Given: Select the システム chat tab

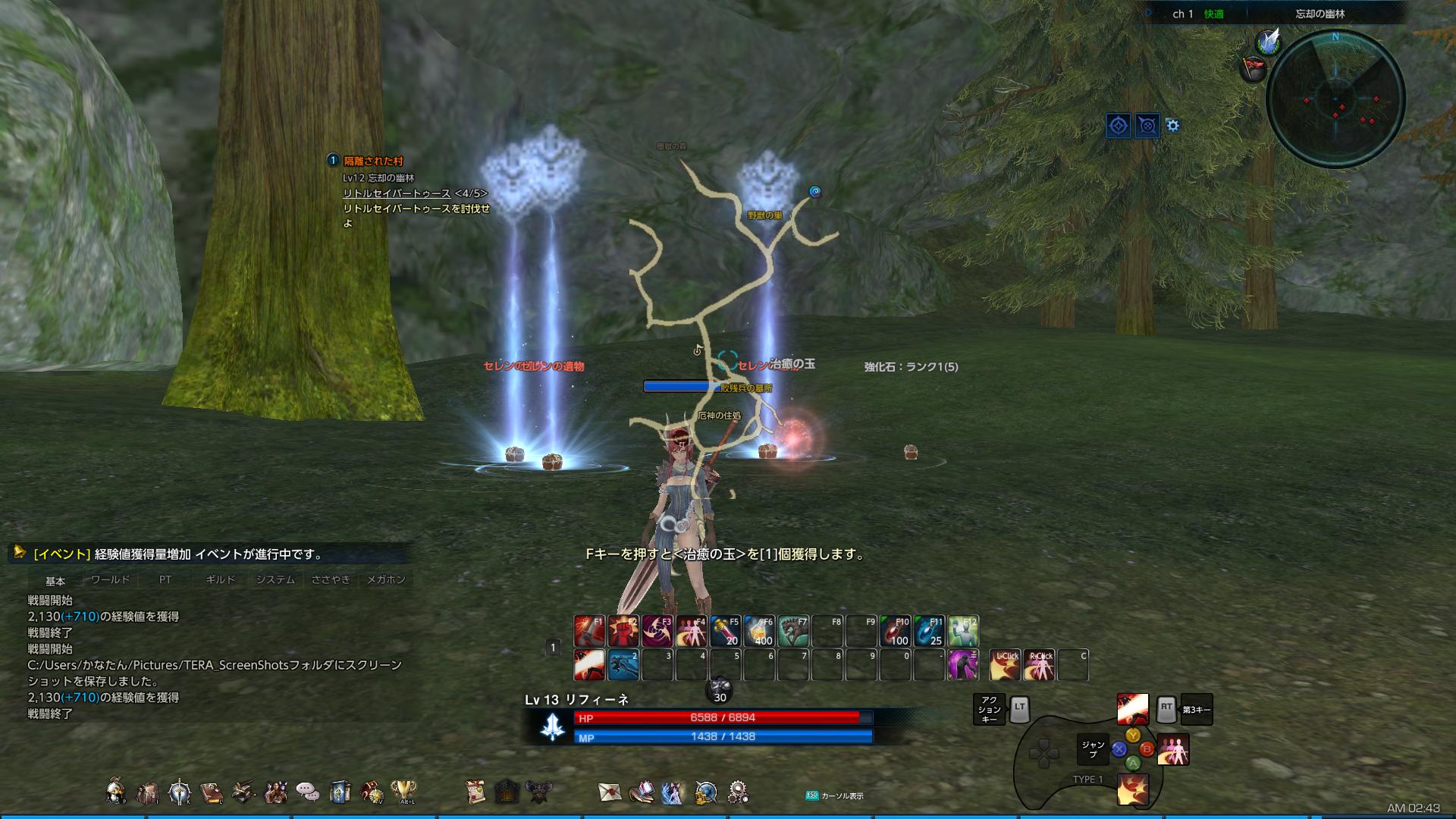Looking at the screenshot, I should click(x=277, y=578).
